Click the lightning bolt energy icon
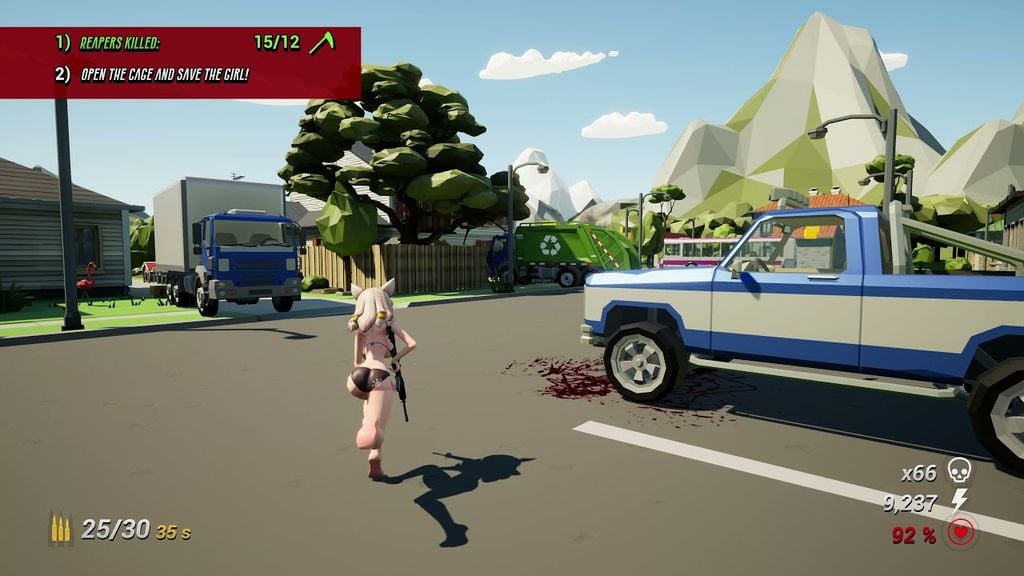1024x576 pixels. [959, 501]
